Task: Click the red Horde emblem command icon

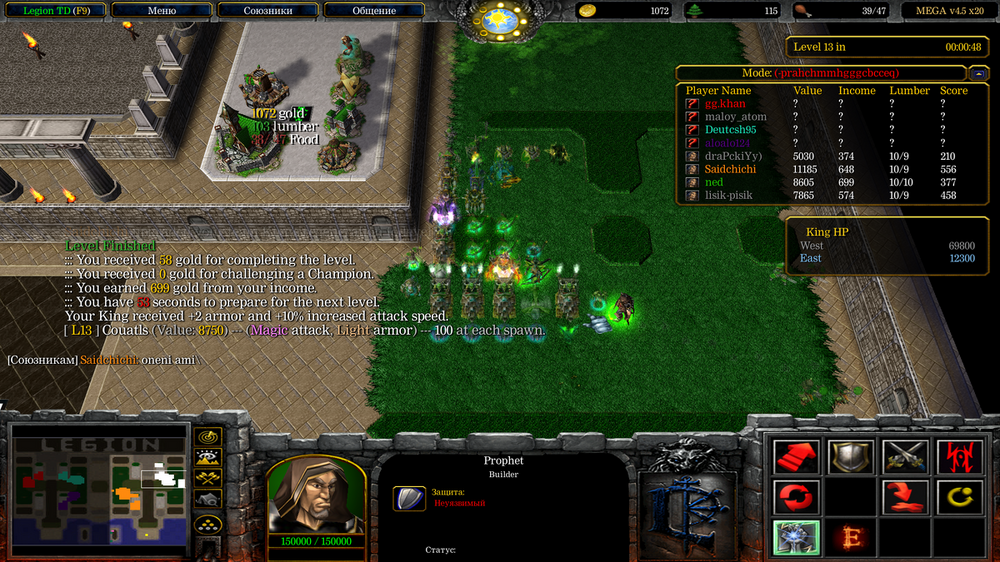Action: point(957,457)
